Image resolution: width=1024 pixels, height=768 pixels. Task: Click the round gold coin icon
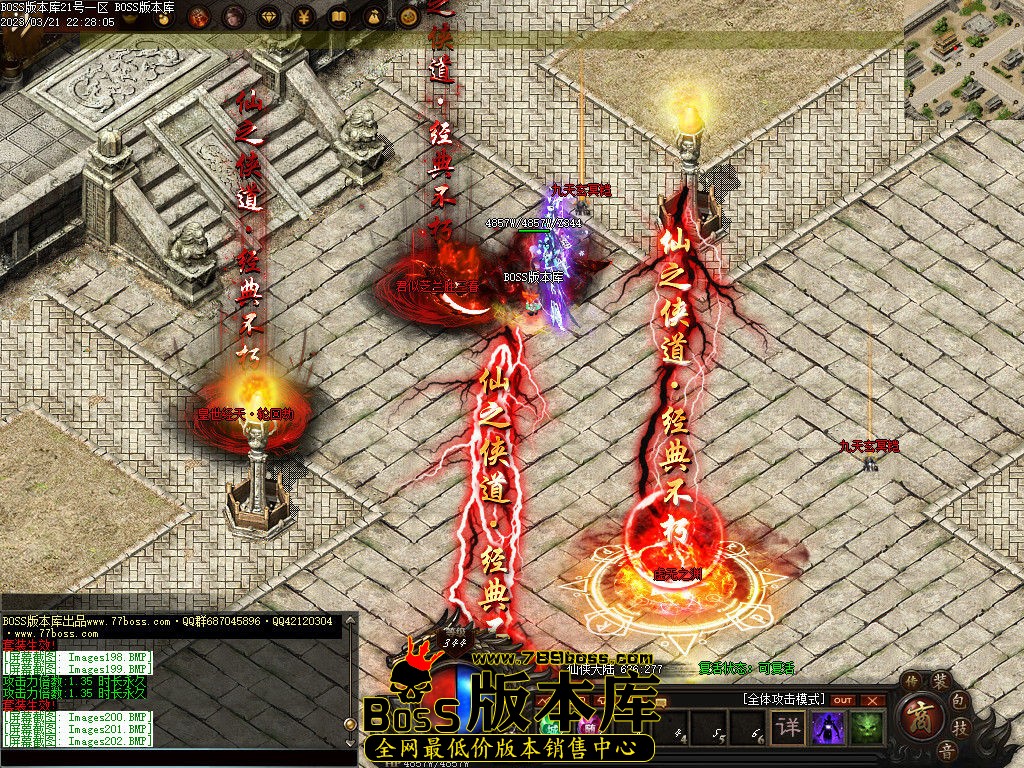408,17
